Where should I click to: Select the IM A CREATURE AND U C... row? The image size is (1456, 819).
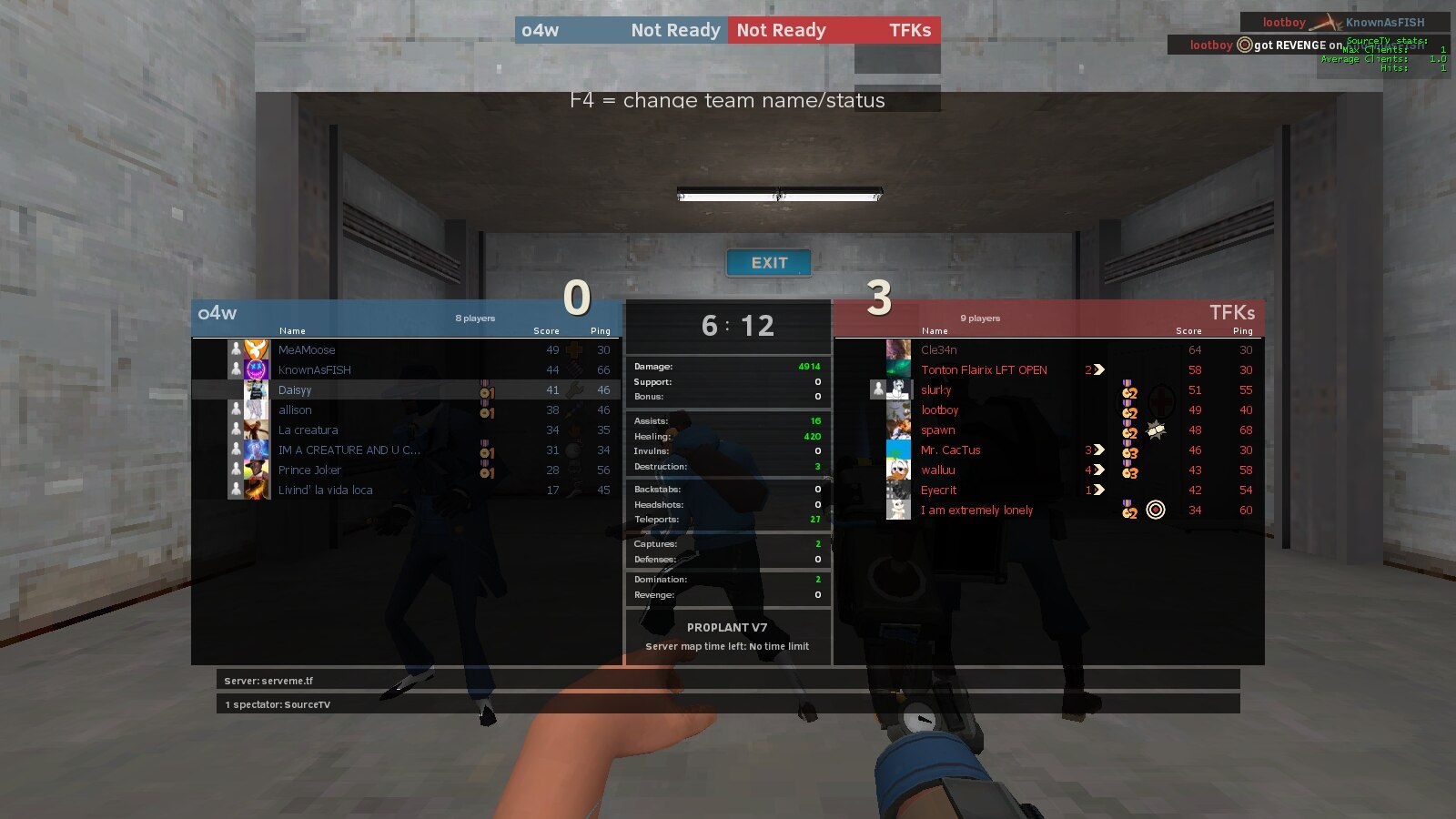click(349, 450)
